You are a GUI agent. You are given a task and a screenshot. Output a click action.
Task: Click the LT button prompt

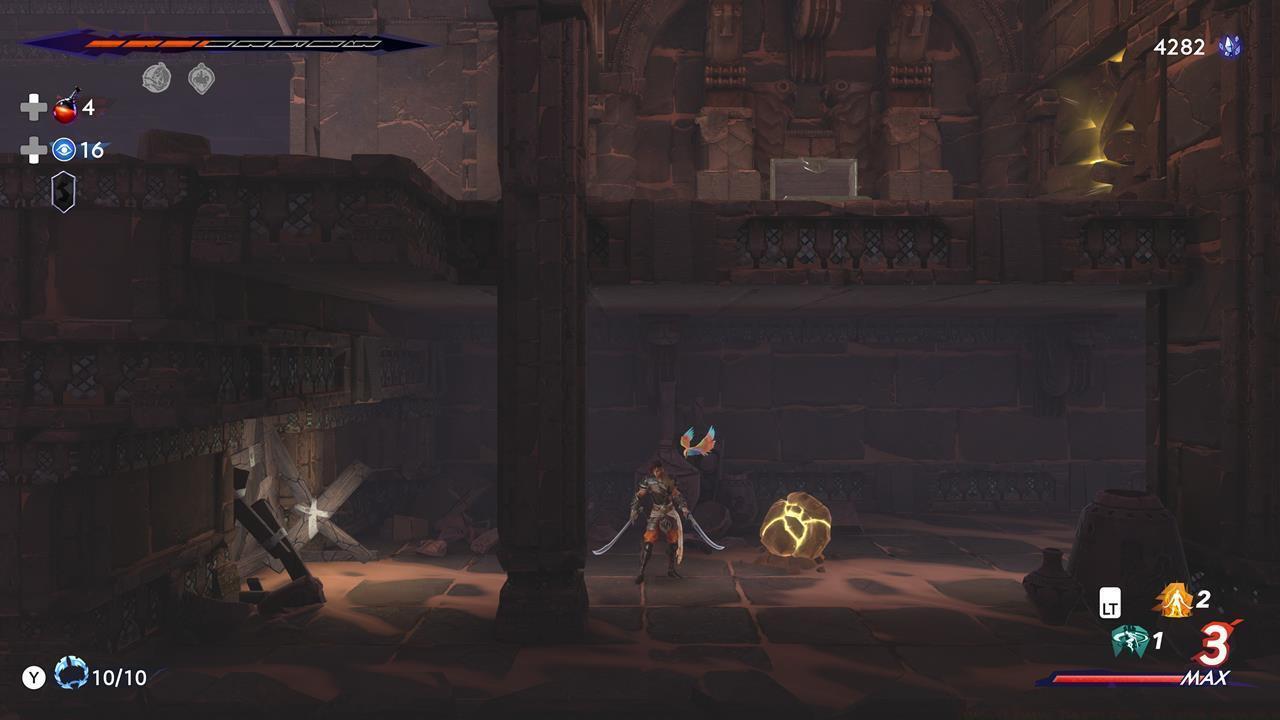click(x=1112, y=601)
